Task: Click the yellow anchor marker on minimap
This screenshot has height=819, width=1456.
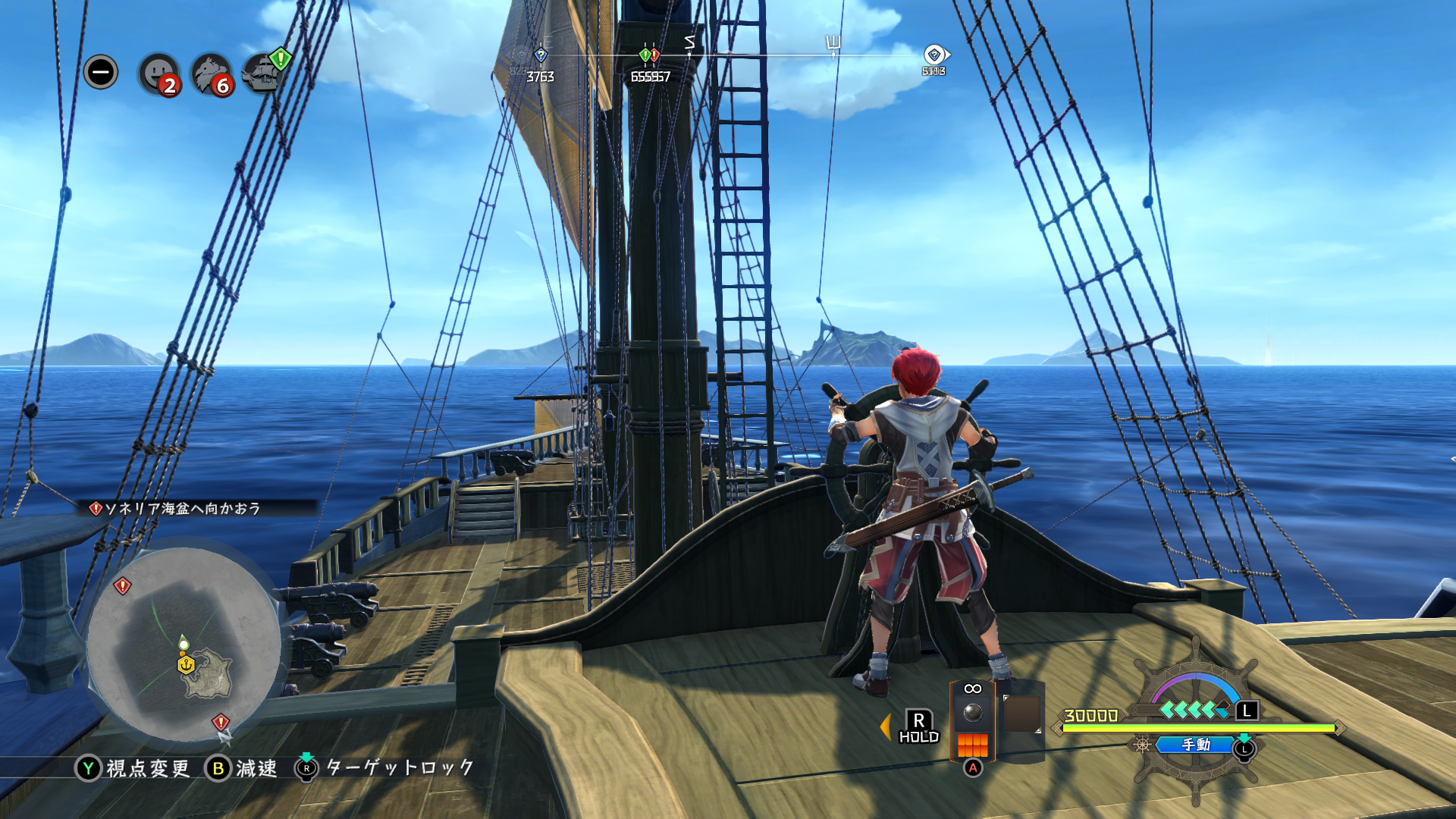Action: click(186, 665)
